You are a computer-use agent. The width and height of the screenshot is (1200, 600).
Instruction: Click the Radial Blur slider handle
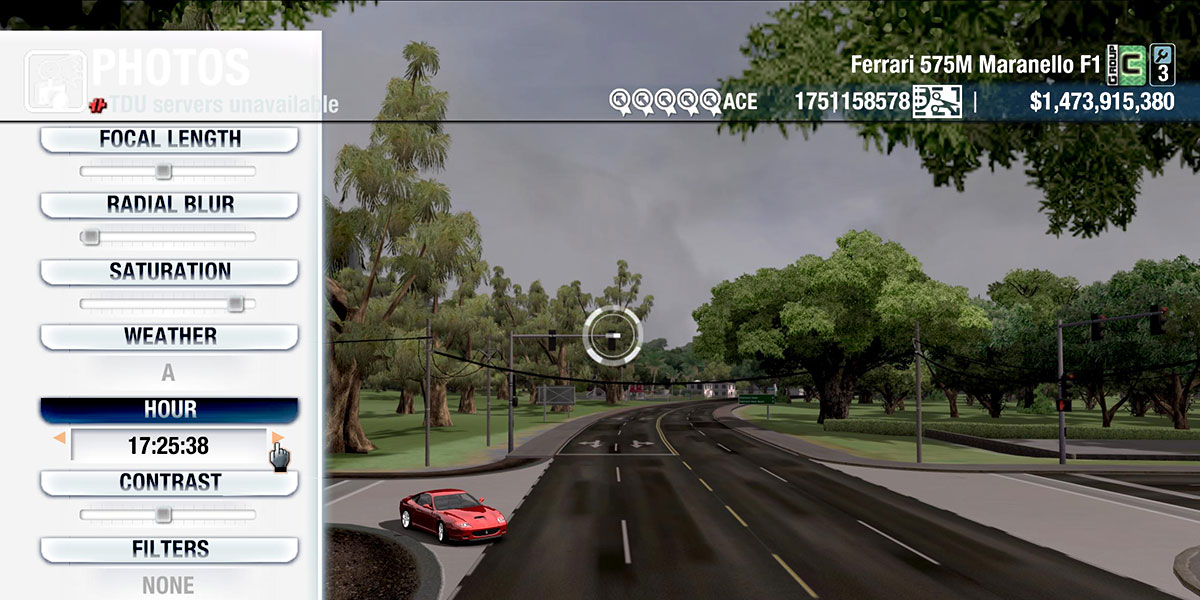[x=91, y=237]
